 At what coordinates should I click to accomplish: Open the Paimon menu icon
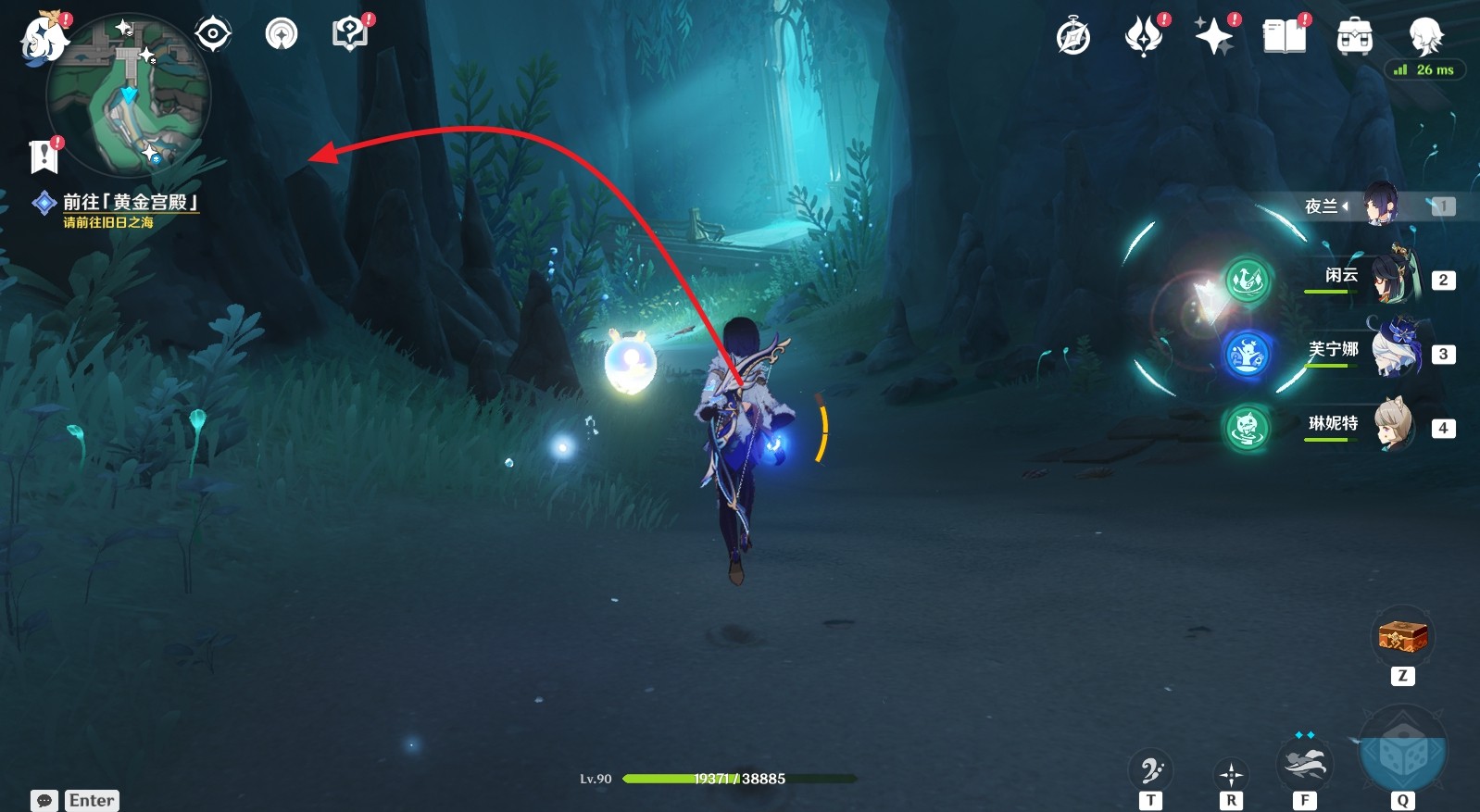(44, 41)
